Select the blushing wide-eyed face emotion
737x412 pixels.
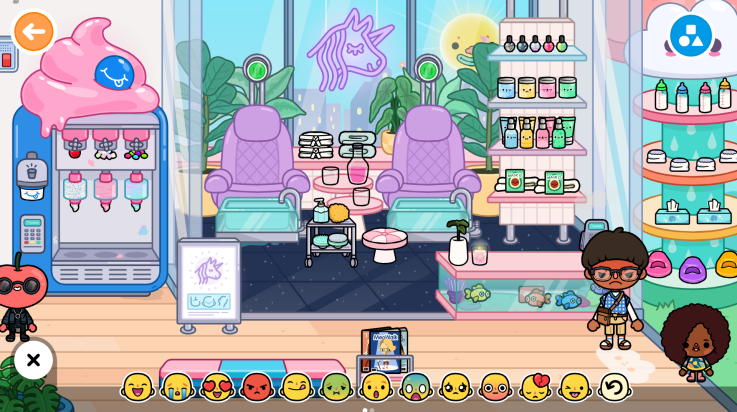tap(496, 387)
